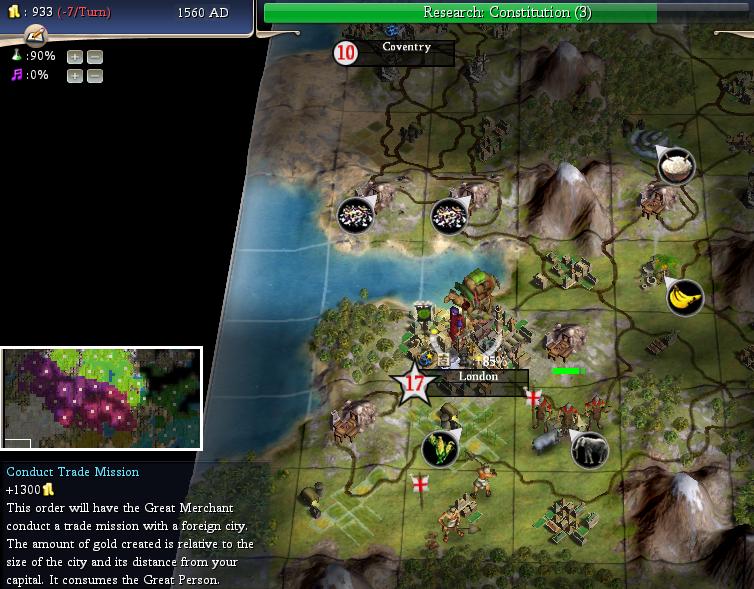Open the Constitution research bar
Viewport: 754px width, 589px height.
coord(505,12)
